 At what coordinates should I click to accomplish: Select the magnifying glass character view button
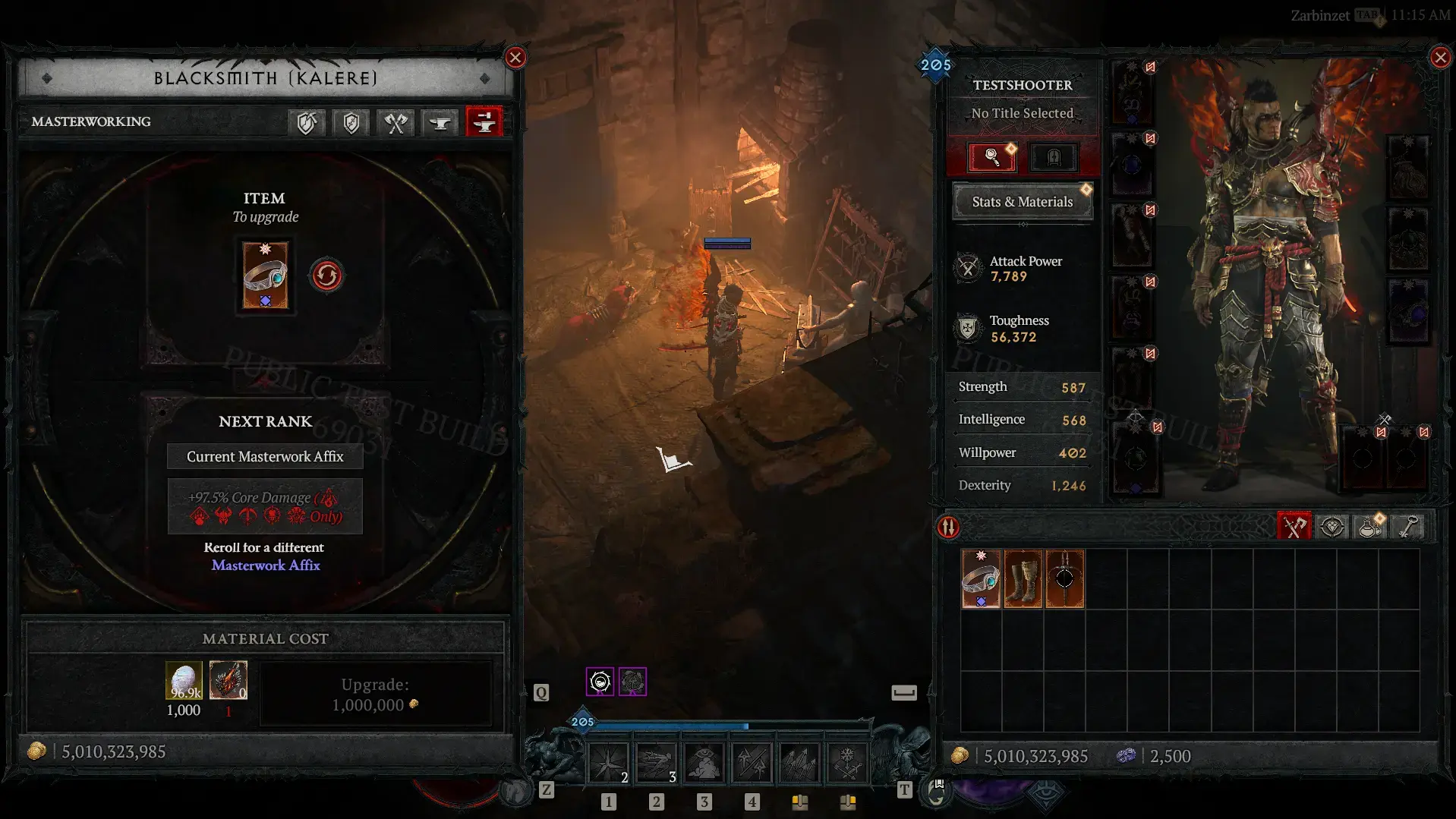tap(991, 157)
